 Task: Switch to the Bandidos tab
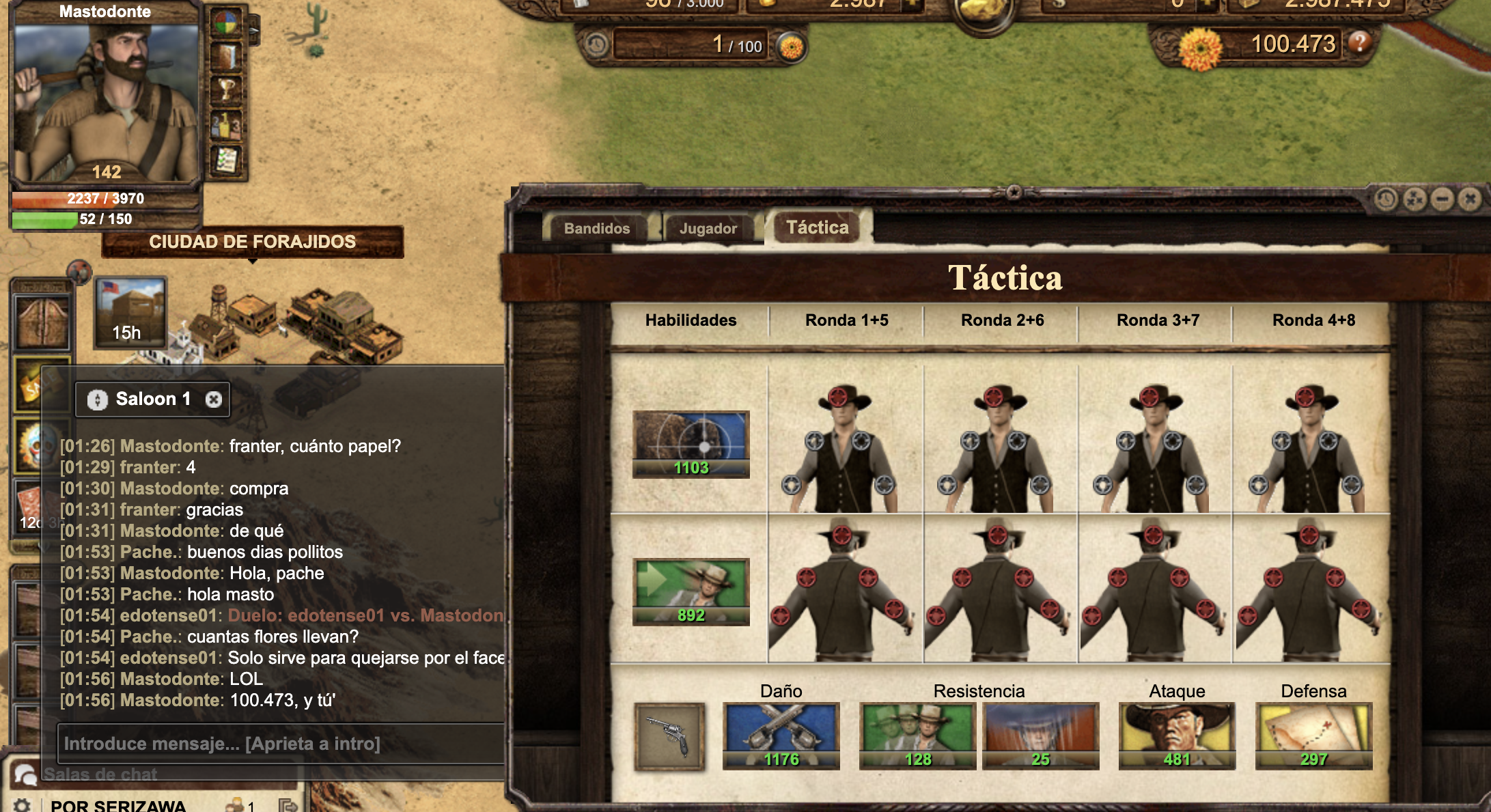tap(596, 229)
